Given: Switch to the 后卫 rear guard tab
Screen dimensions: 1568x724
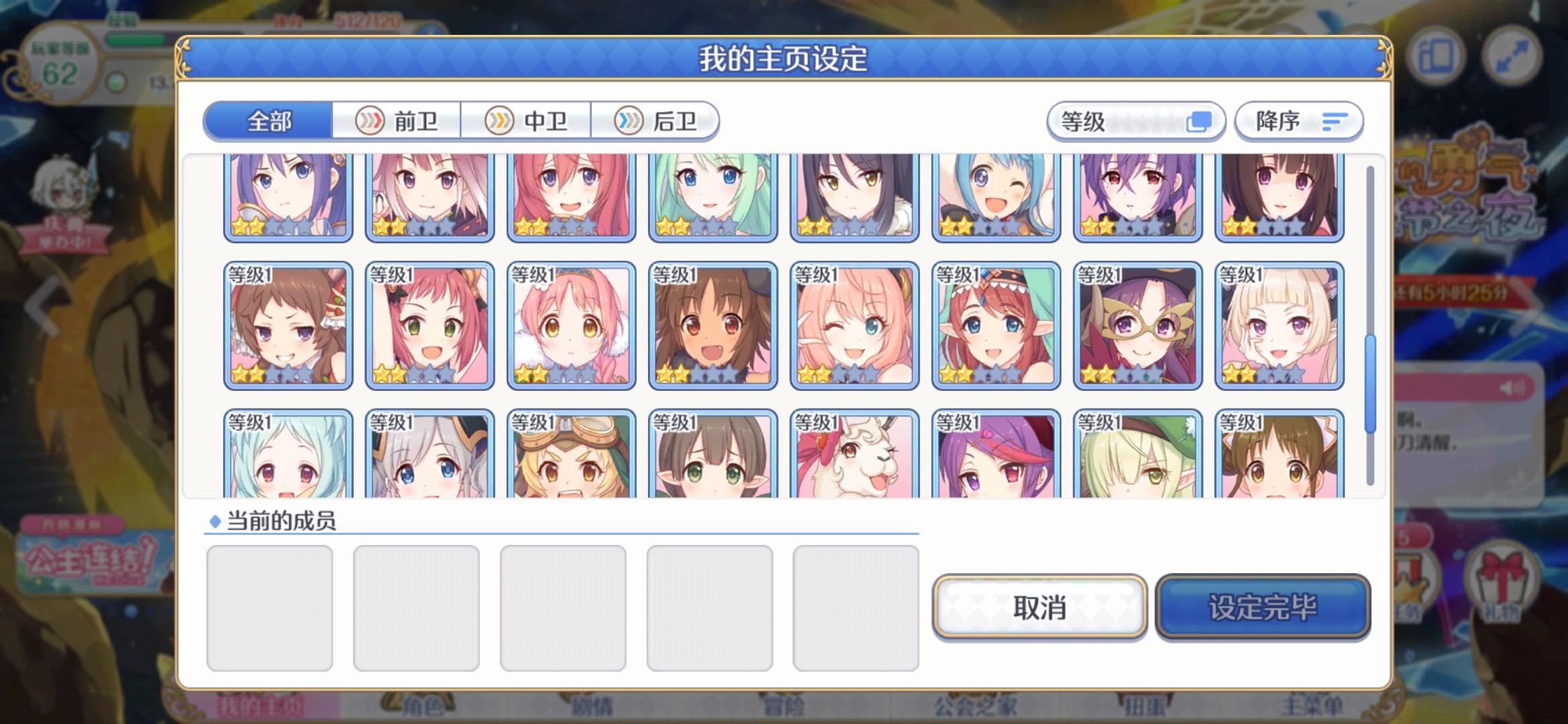Looking at the screenshot, I should click(657, 120).
